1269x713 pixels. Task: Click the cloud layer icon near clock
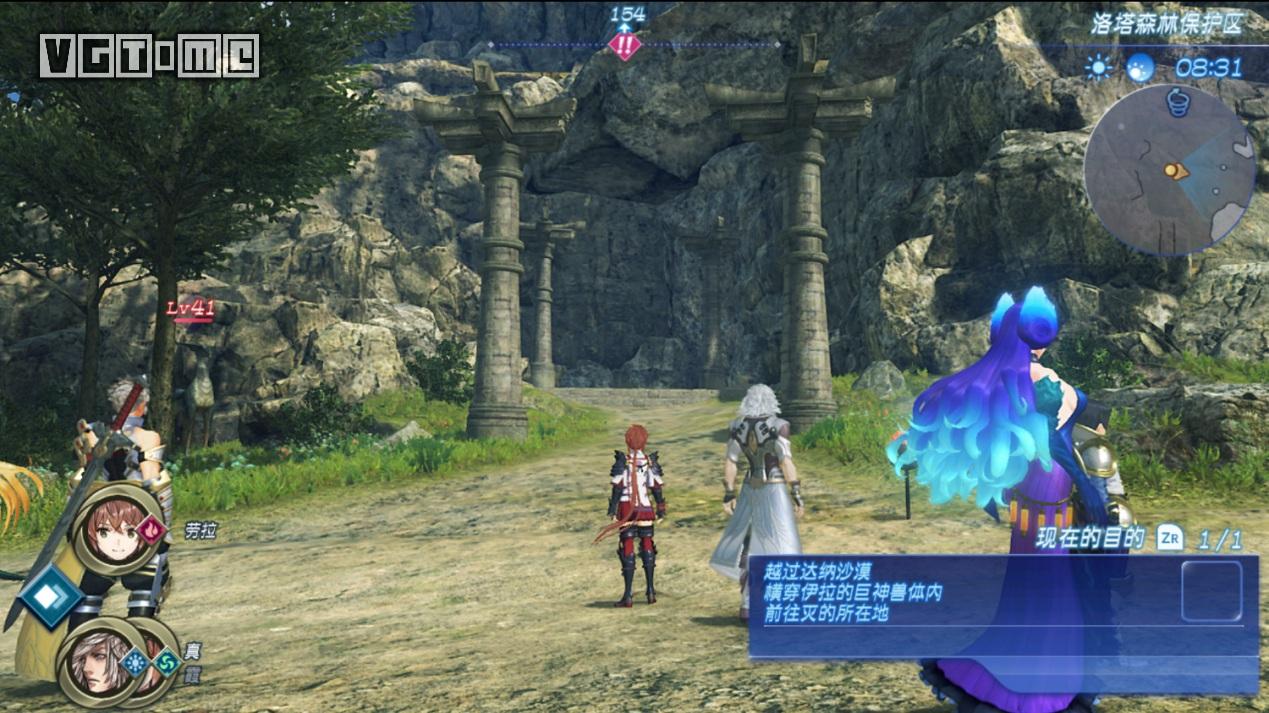coord(1139,68)
